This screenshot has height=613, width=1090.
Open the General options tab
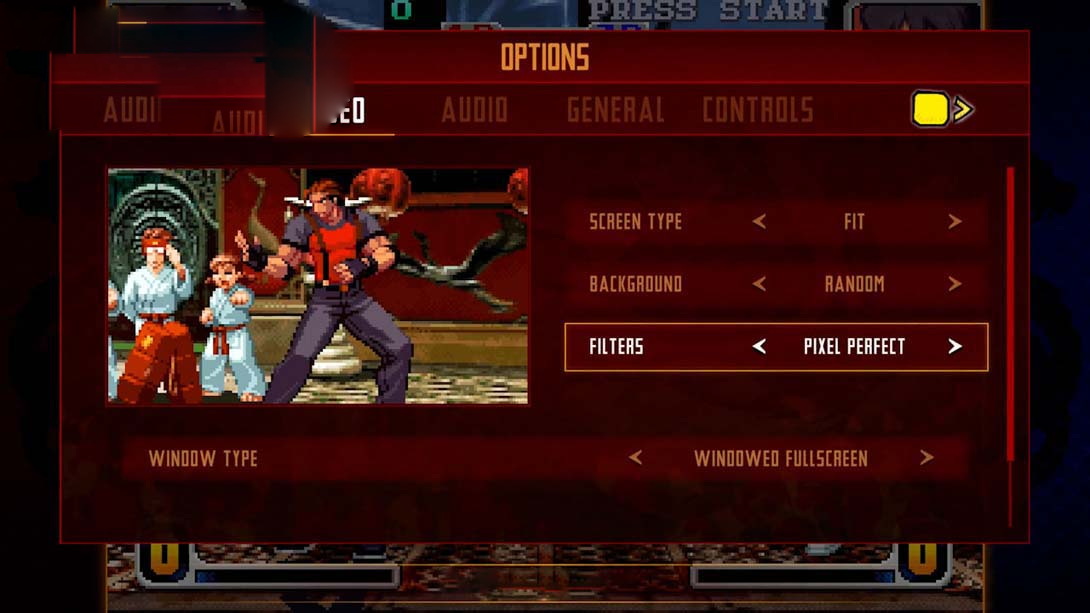pos(615,110)
